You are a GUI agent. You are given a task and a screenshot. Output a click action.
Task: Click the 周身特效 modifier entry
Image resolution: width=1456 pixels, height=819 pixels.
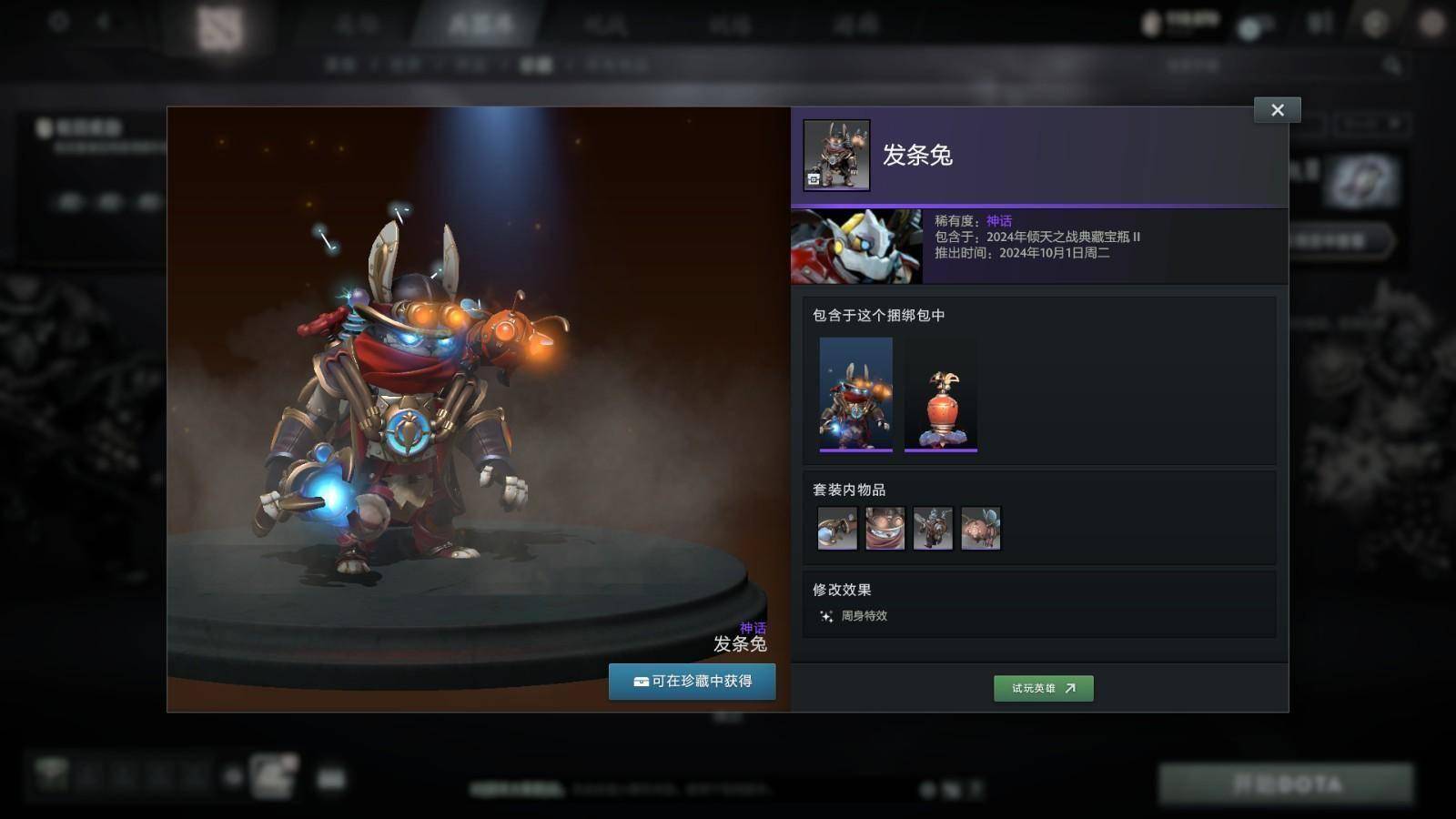(x=854, y=616)
